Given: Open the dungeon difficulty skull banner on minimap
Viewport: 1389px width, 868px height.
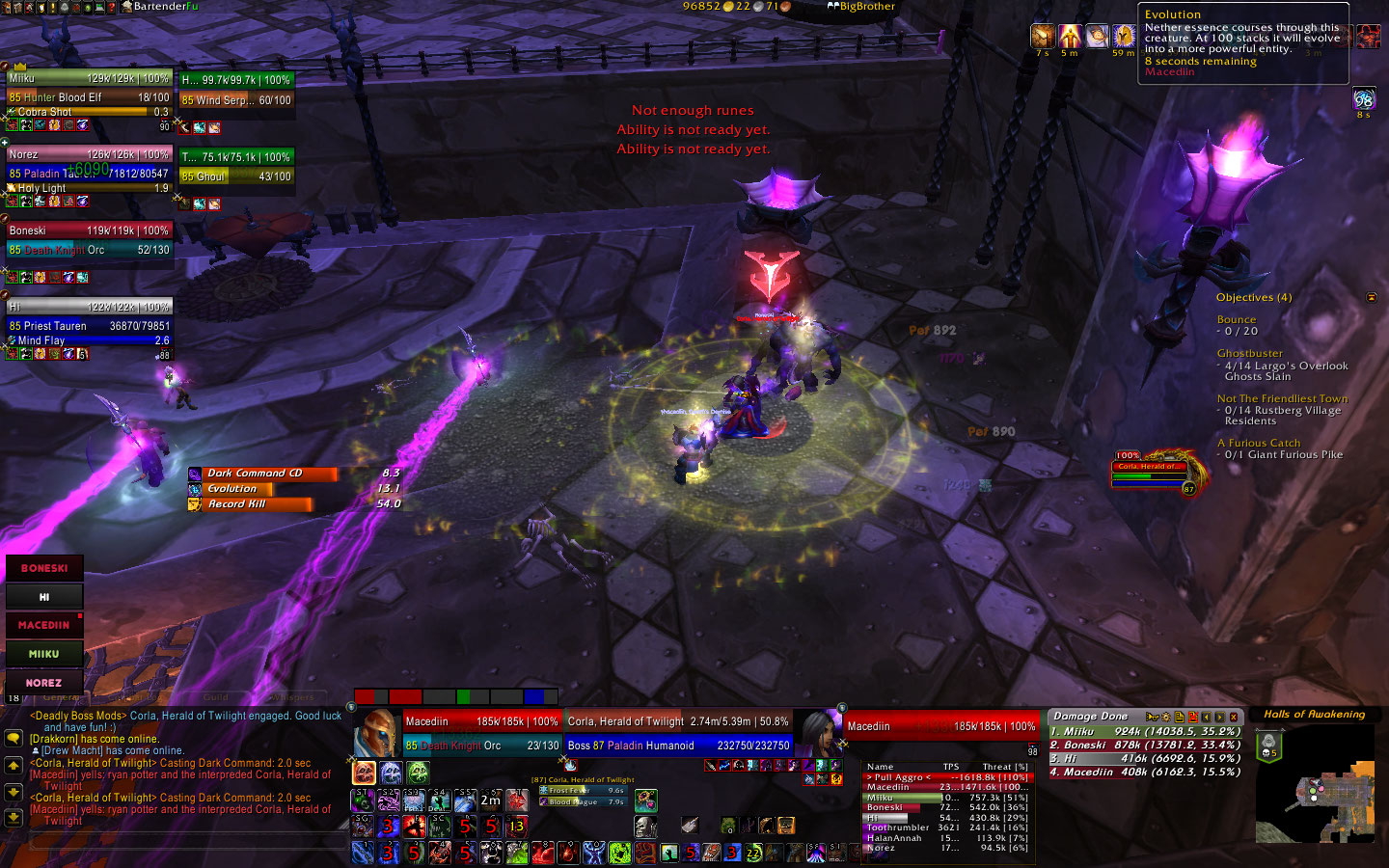Looking at the screenshot, I should [x=1268, y=746].
